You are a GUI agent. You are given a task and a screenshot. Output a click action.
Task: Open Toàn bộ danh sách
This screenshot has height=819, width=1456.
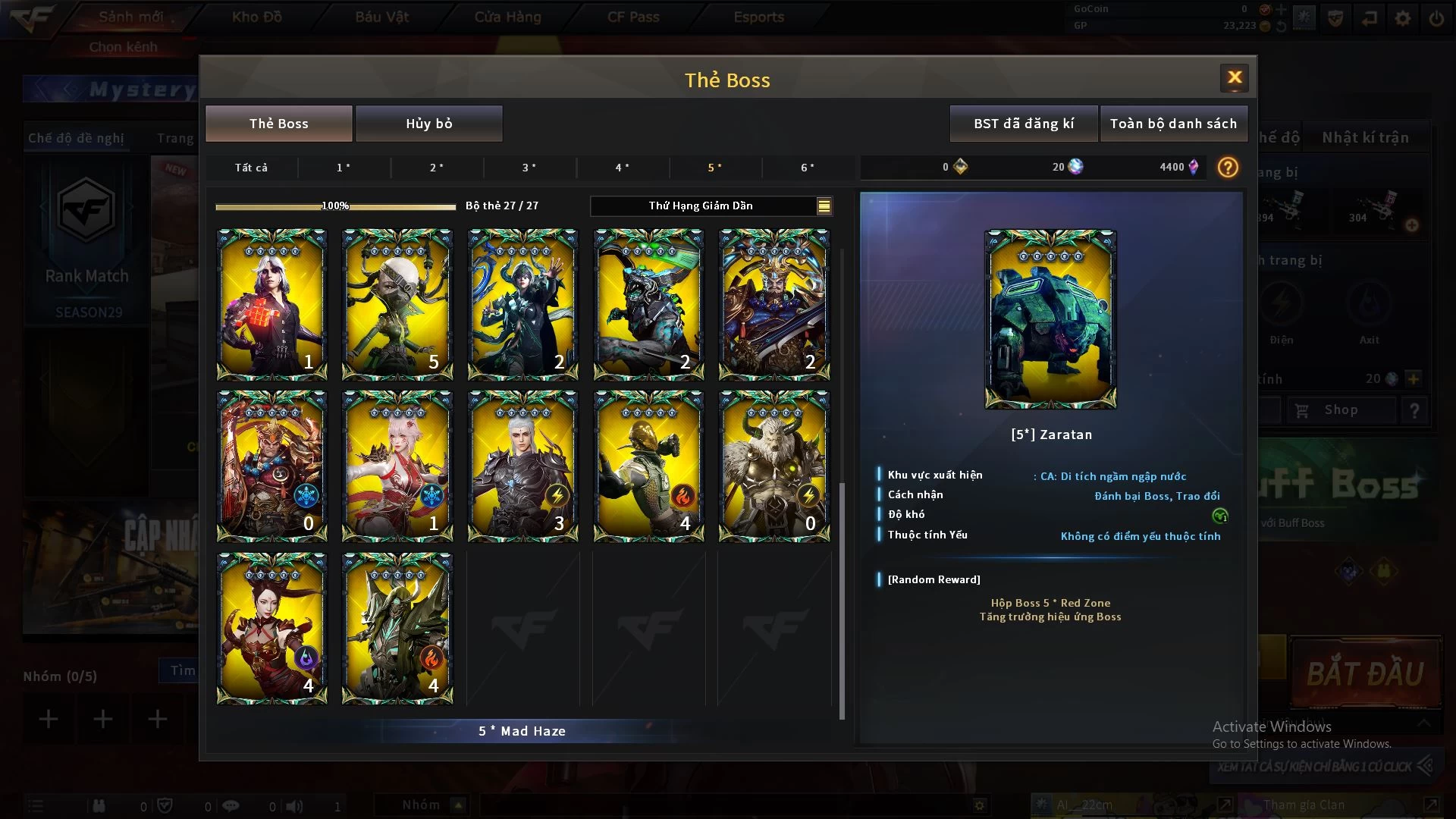[1172, 124]
